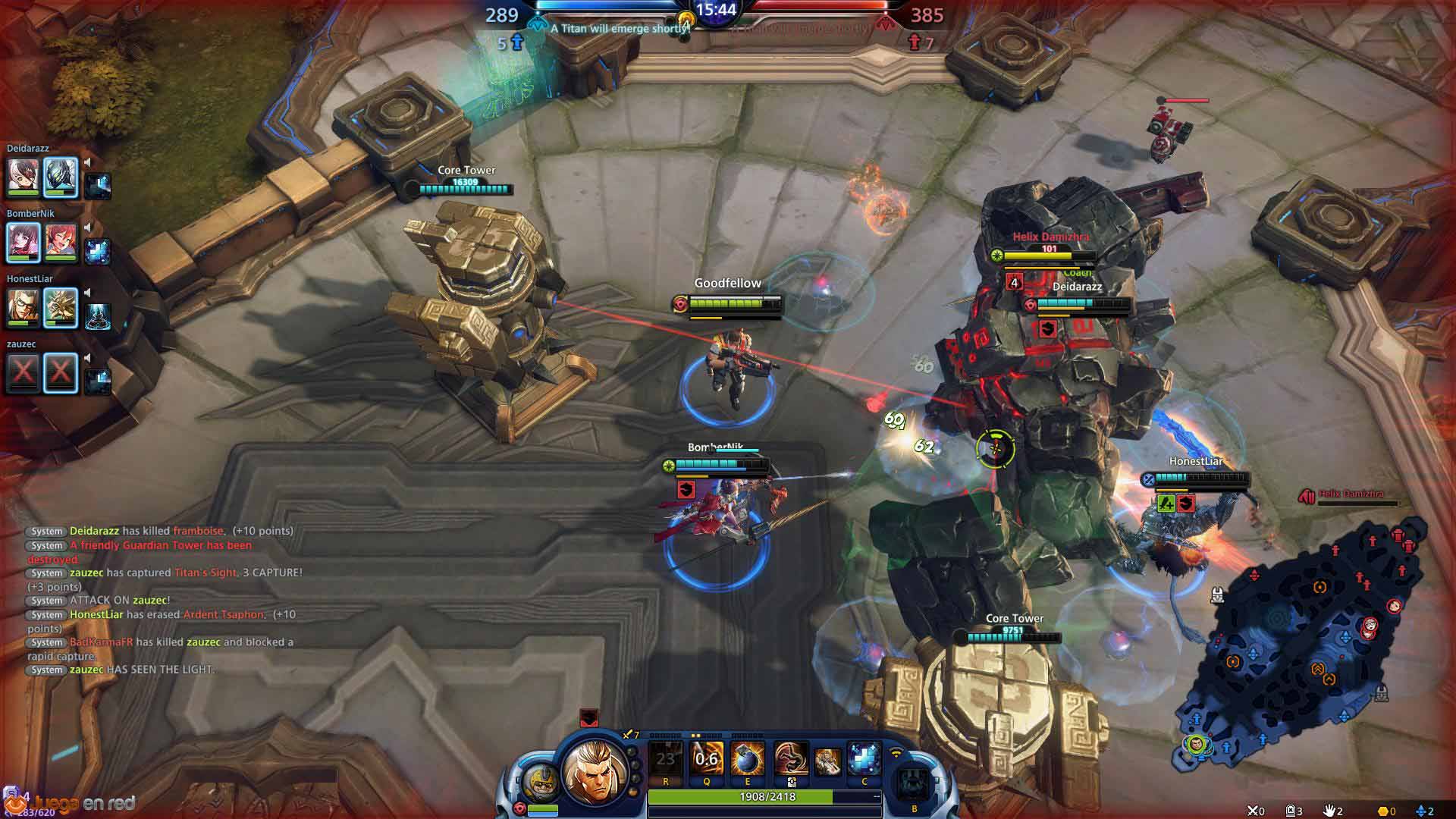The width and height of the screenshot is (1456, 819).
Task: Select HonestLiar's glasses-wearing hero portrait
Action: coord(23,307)
